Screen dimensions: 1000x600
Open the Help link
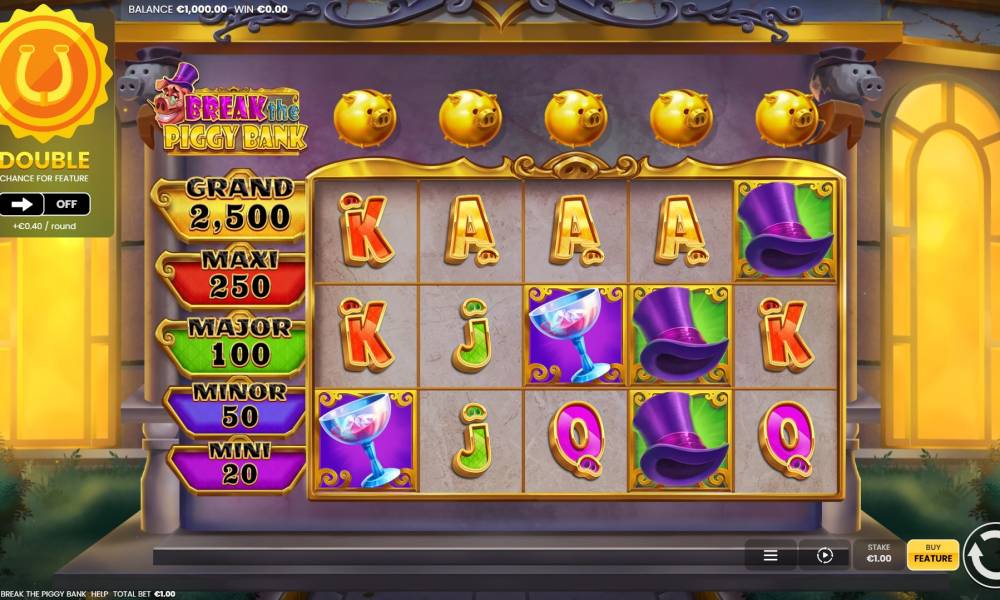pyautogui.click(x=99, y=594)
